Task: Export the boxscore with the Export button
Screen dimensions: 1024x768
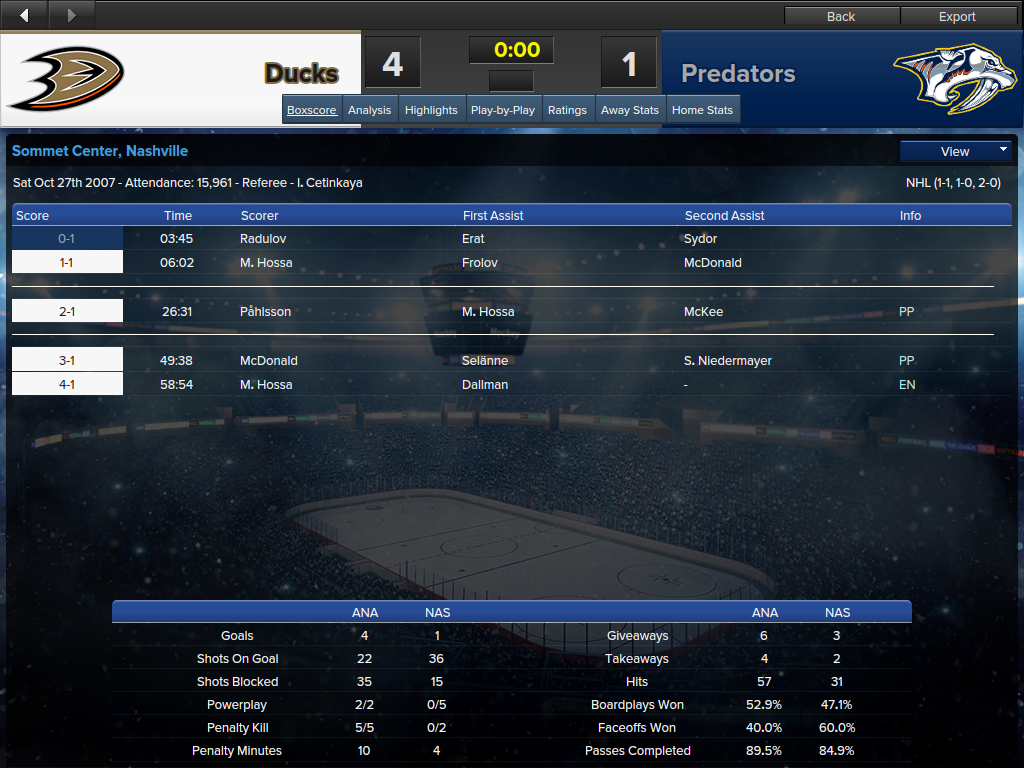Action: point(957,16)
